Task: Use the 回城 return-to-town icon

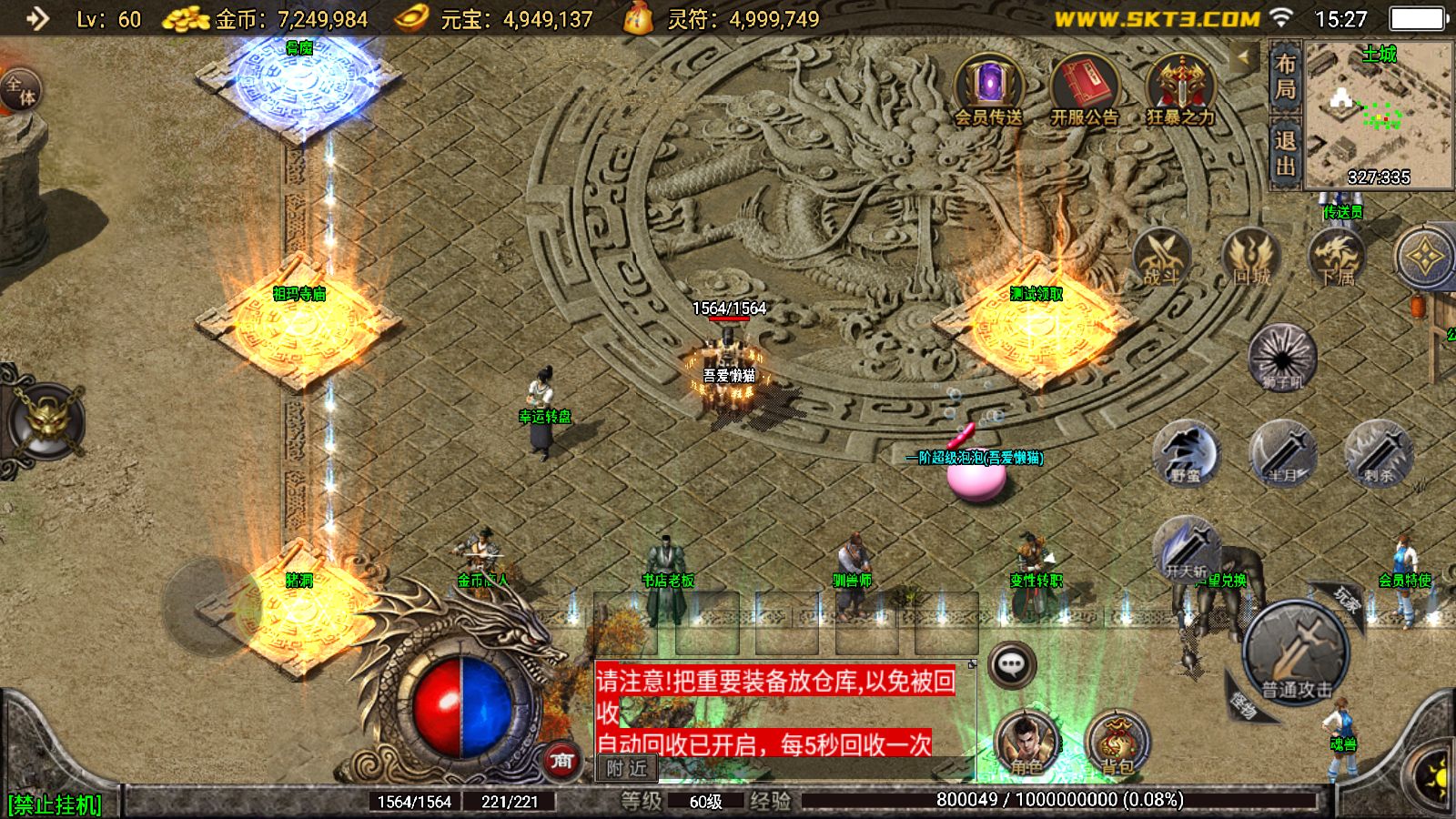Action: [1250, 258]
